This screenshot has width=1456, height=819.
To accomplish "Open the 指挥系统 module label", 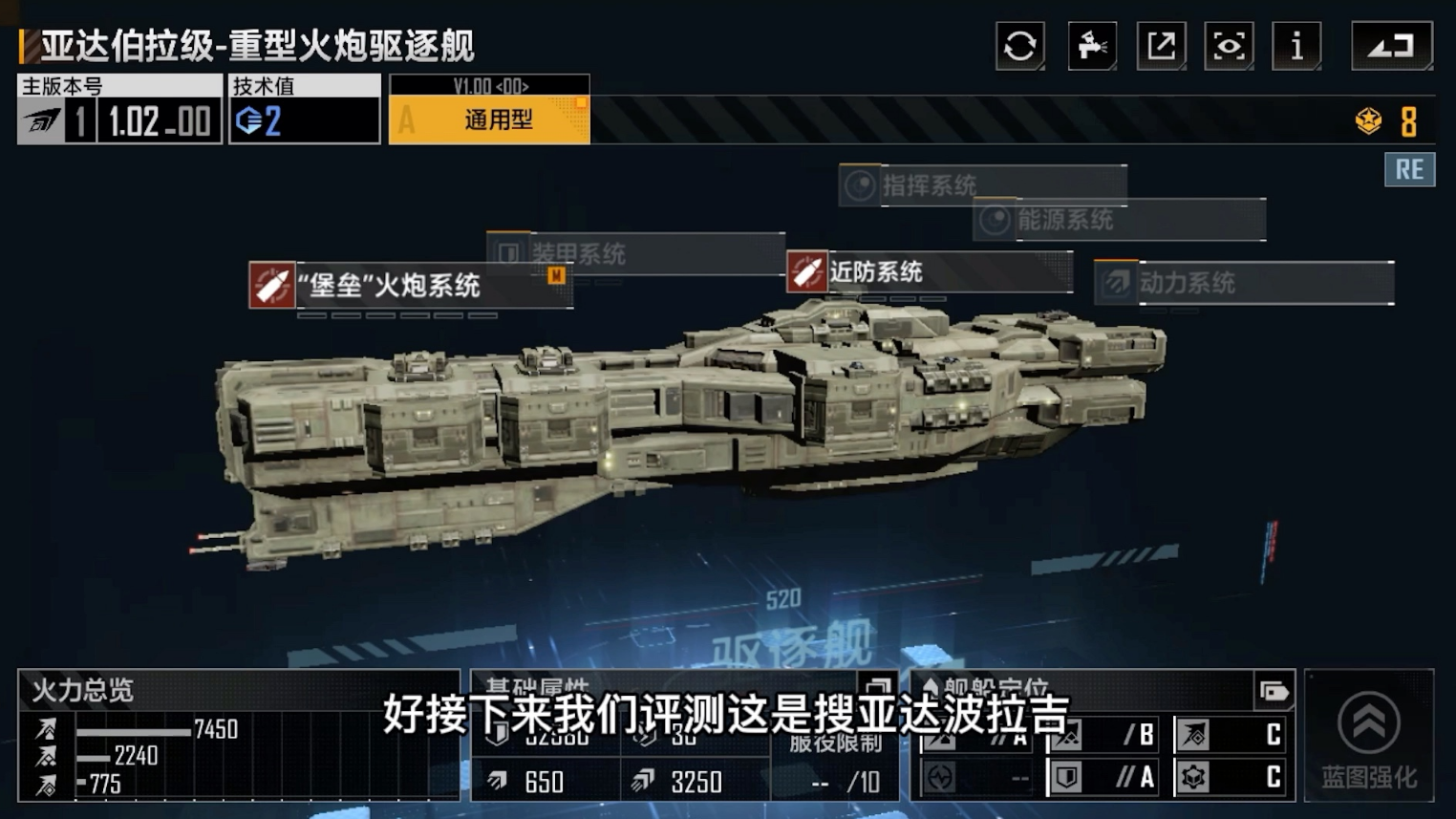I will coord(982,185).
